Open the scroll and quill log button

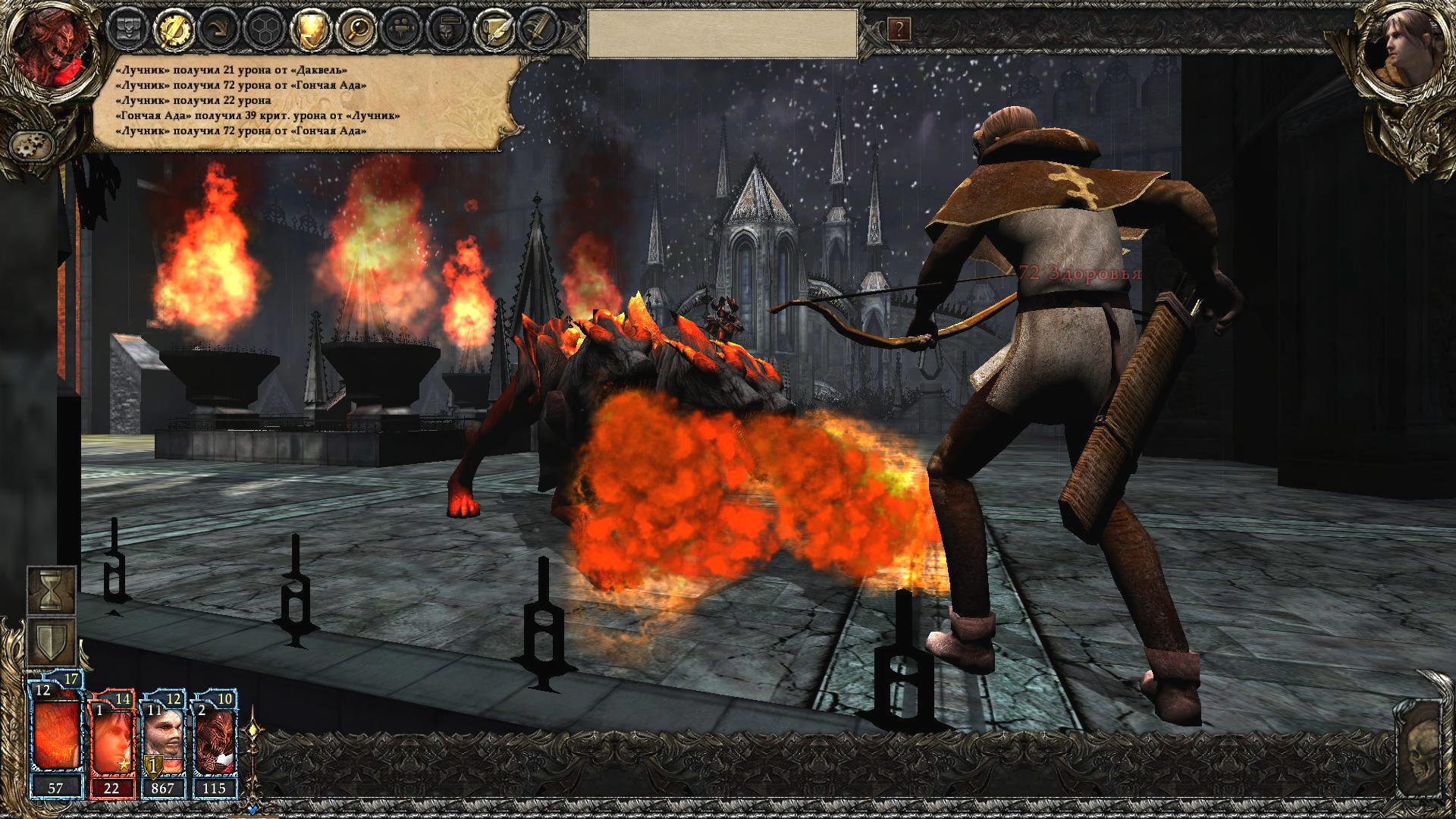(x=494, y=30)
